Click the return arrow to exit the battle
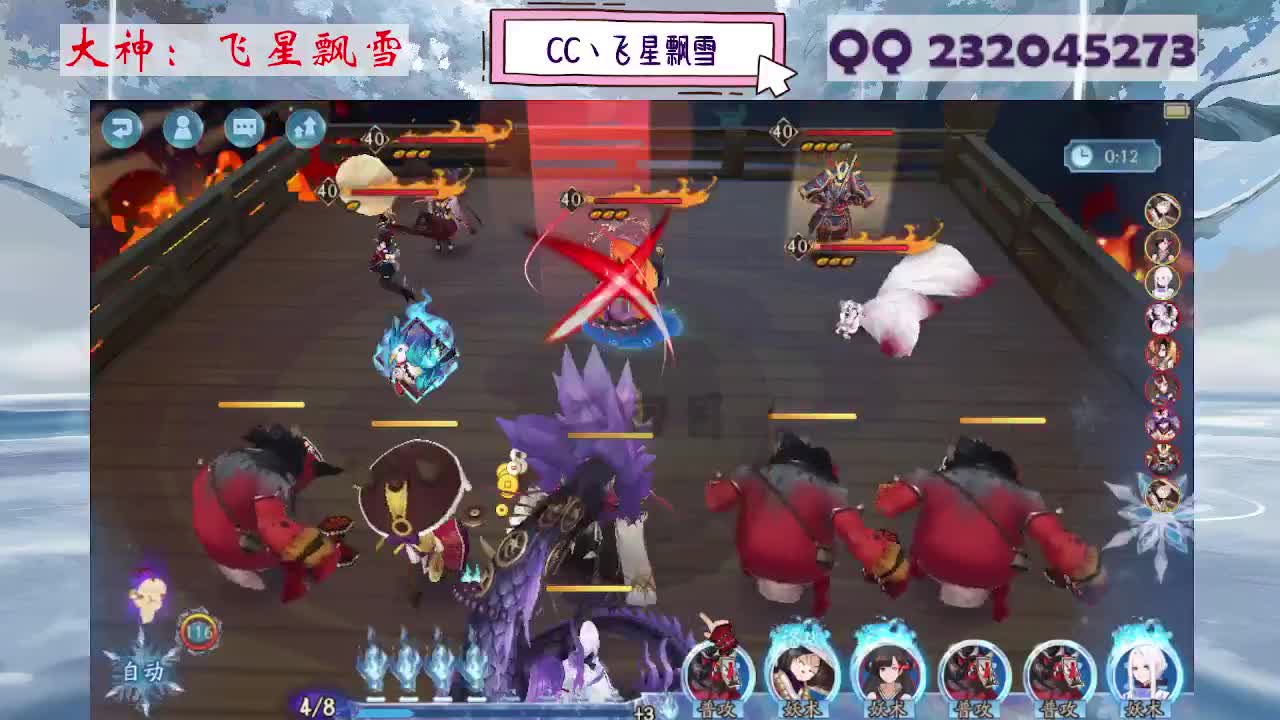Viewport: 1280px width, 720px height. pos(122,130)
